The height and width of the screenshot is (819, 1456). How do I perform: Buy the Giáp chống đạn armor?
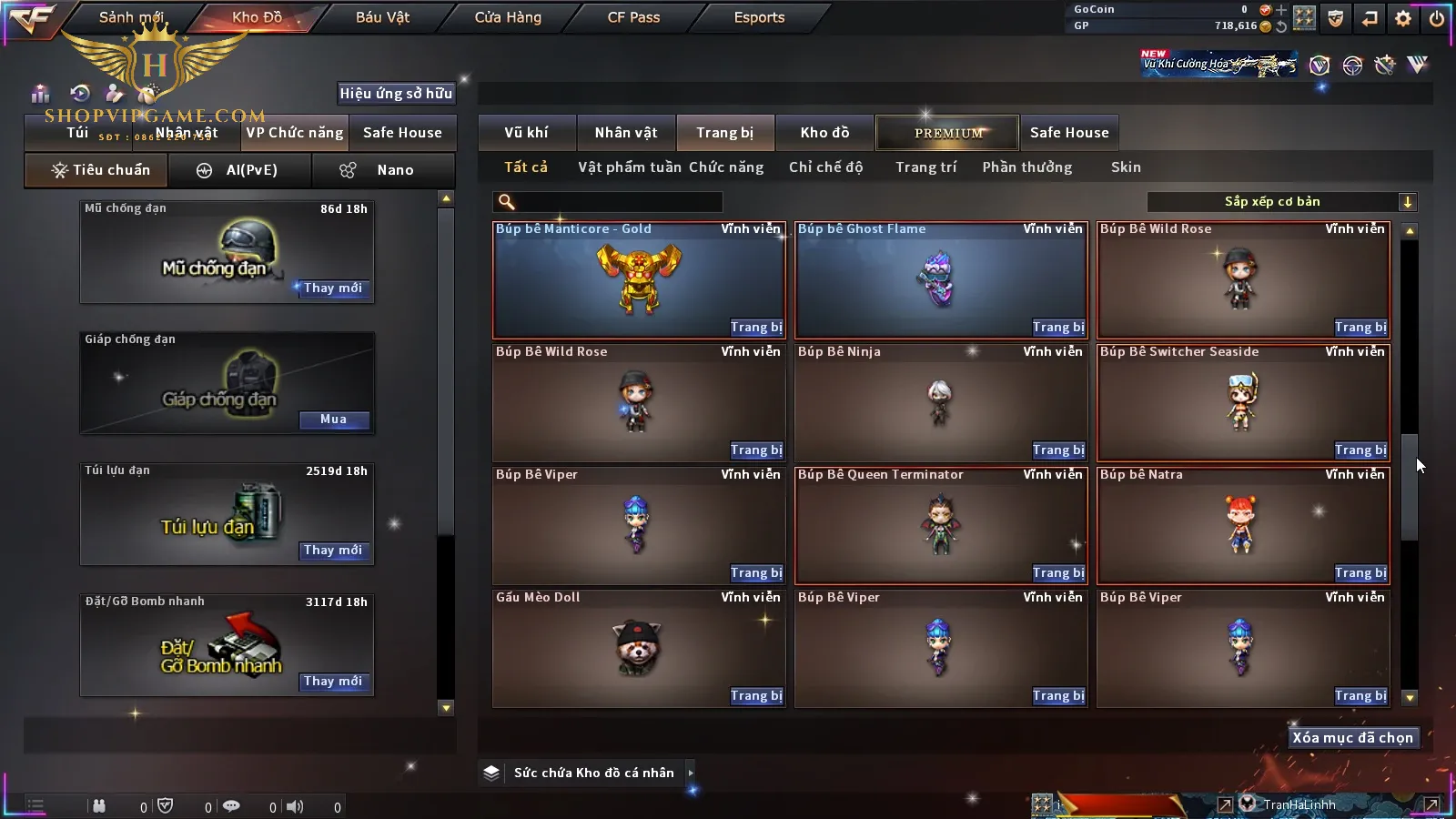[333, 420]
